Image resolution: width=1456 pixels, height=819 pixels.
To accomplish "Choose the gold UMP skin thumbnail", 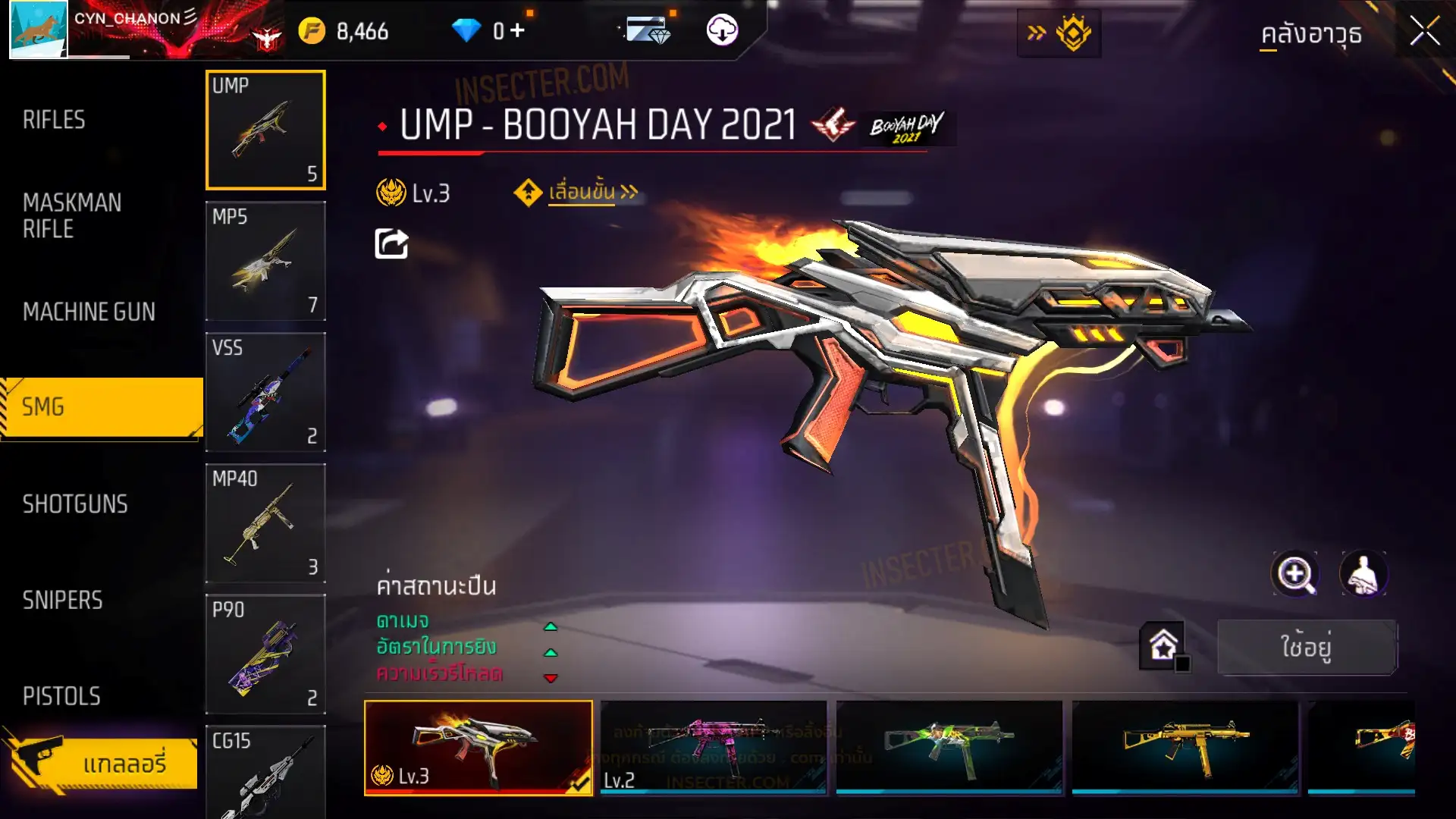I will click(x=1185, y=747).
